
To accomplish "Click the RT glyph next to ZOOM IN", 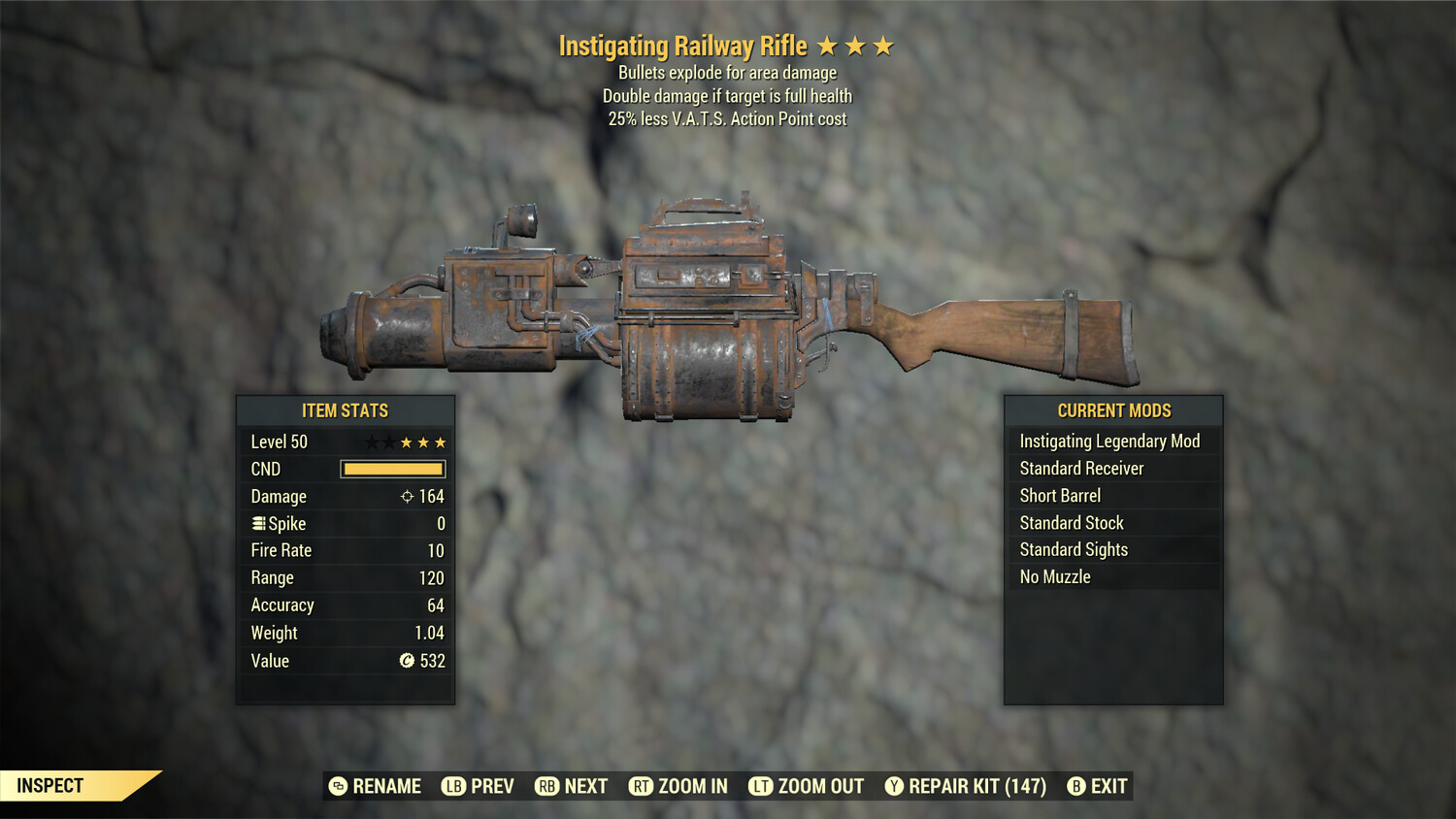I will [642, 786].
